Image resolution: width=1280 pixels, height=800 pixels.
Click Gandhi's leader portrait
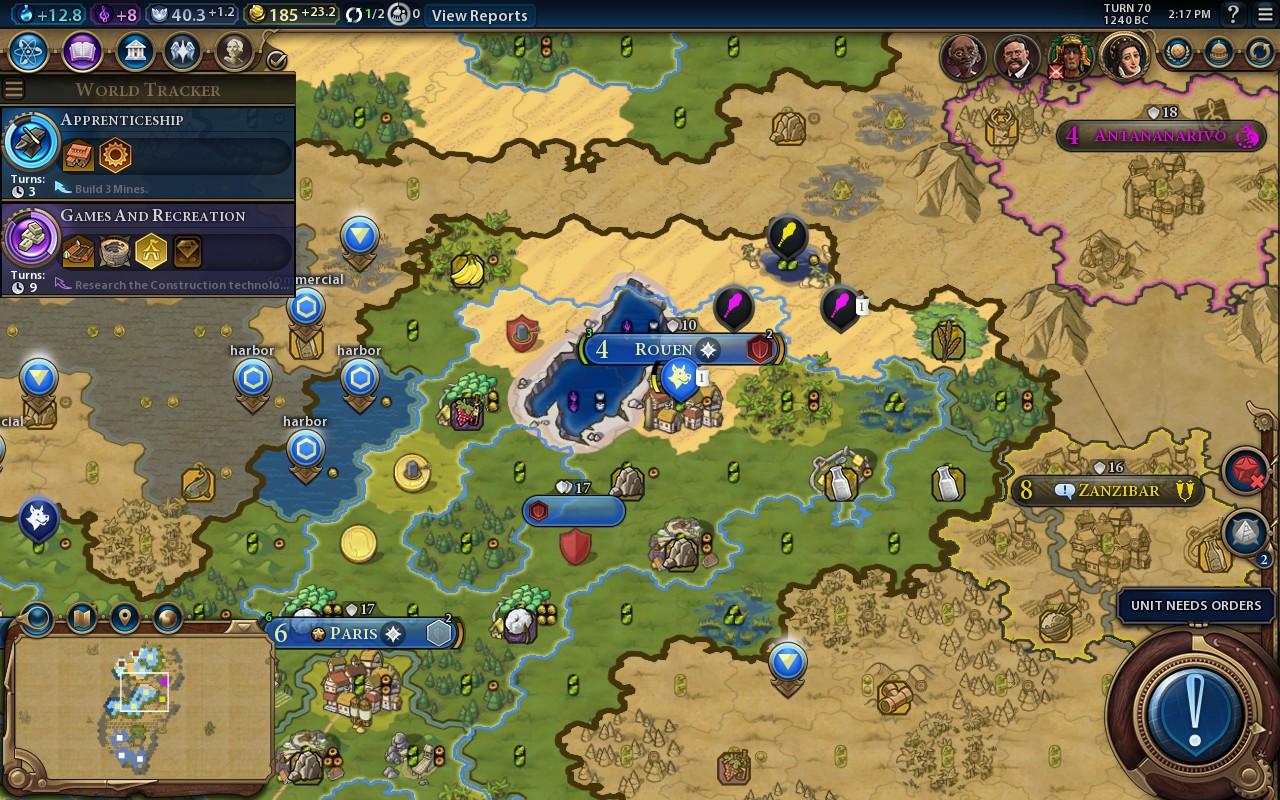(x=963, y=56)
